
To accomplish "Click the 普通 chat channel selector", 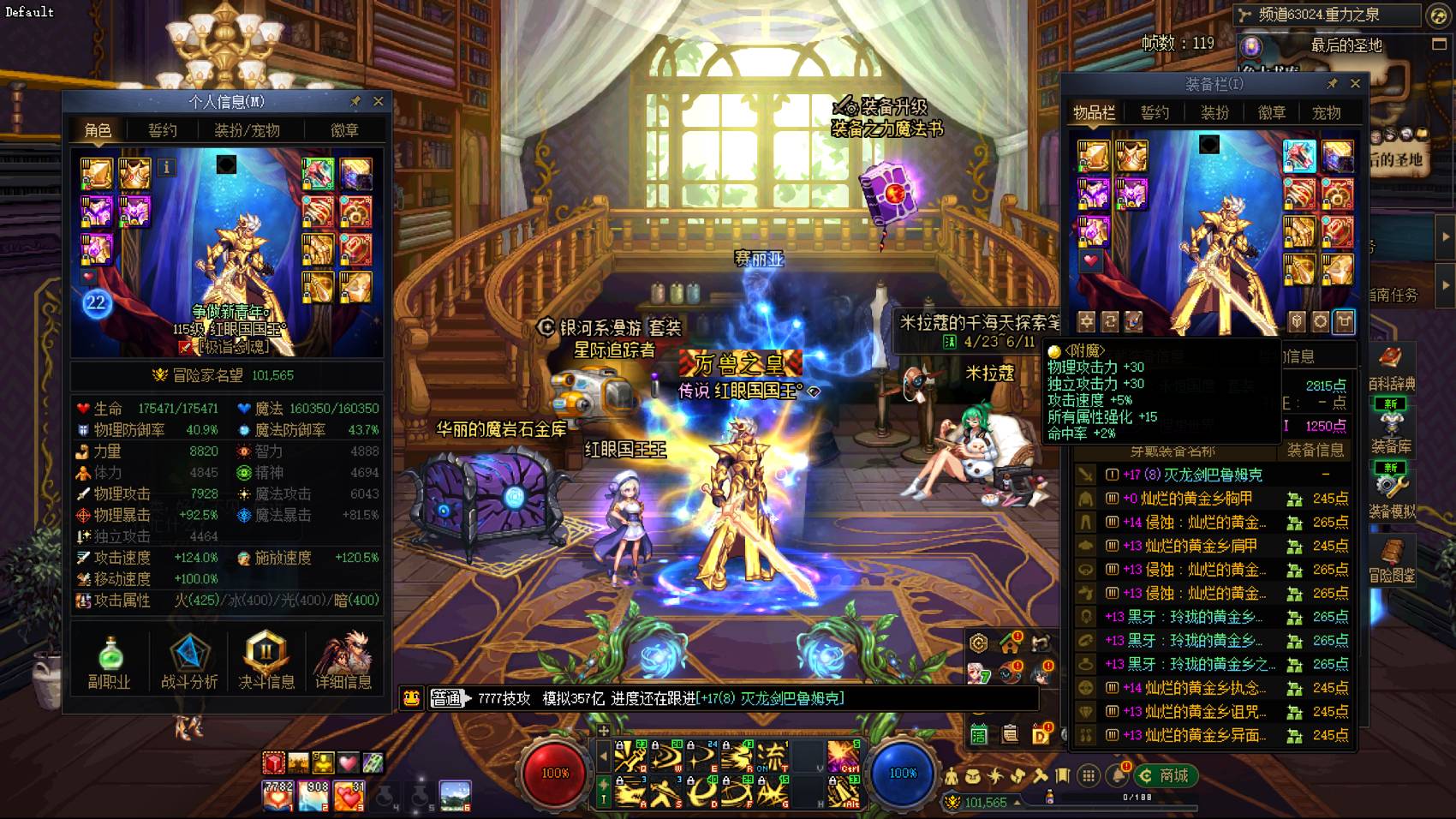I will point(446,698).
